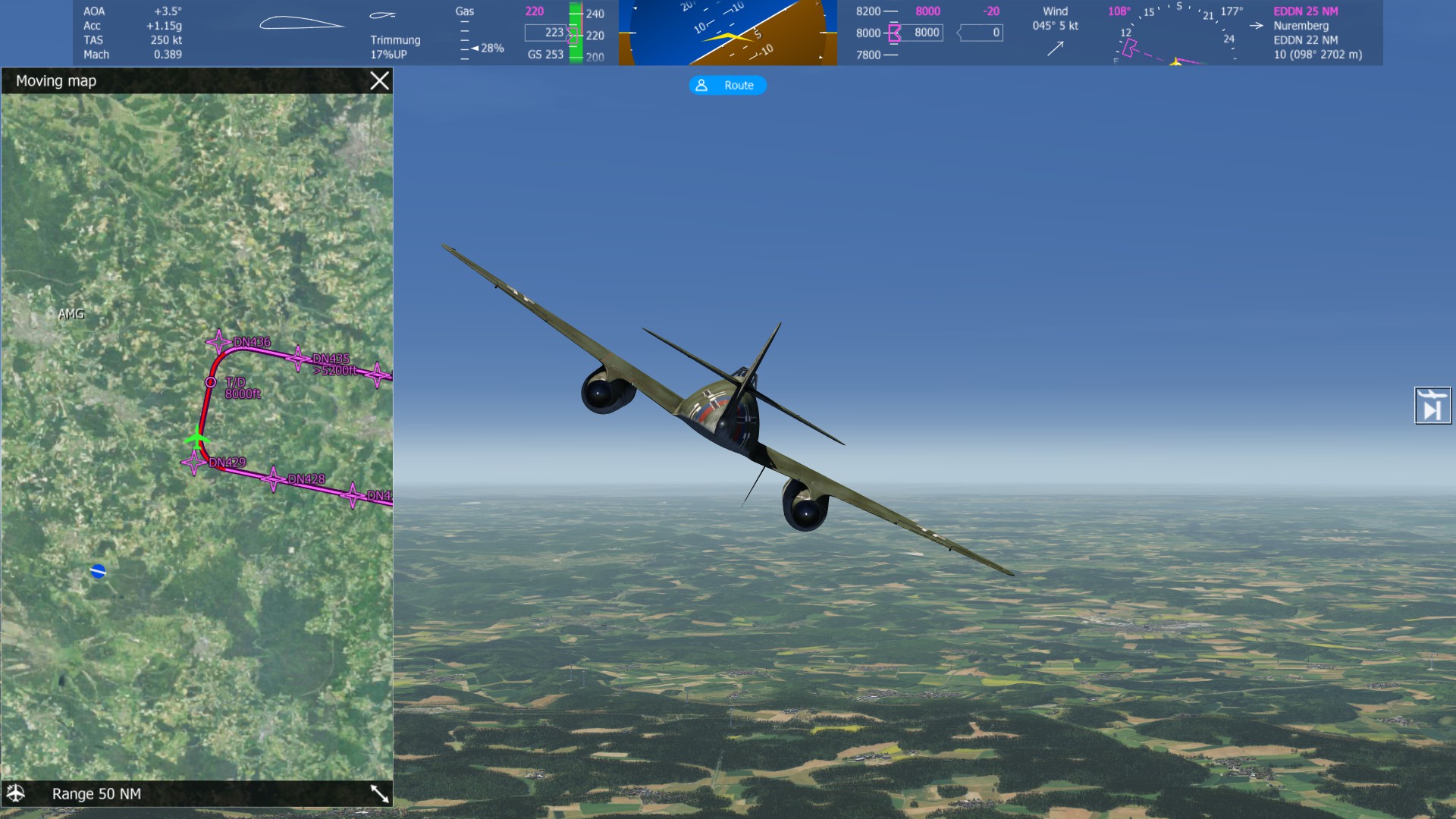The image size is (1456, 819).
Task: Click the Range 50 NM map control
Action: pyautogui.click(x=96, y=794)
